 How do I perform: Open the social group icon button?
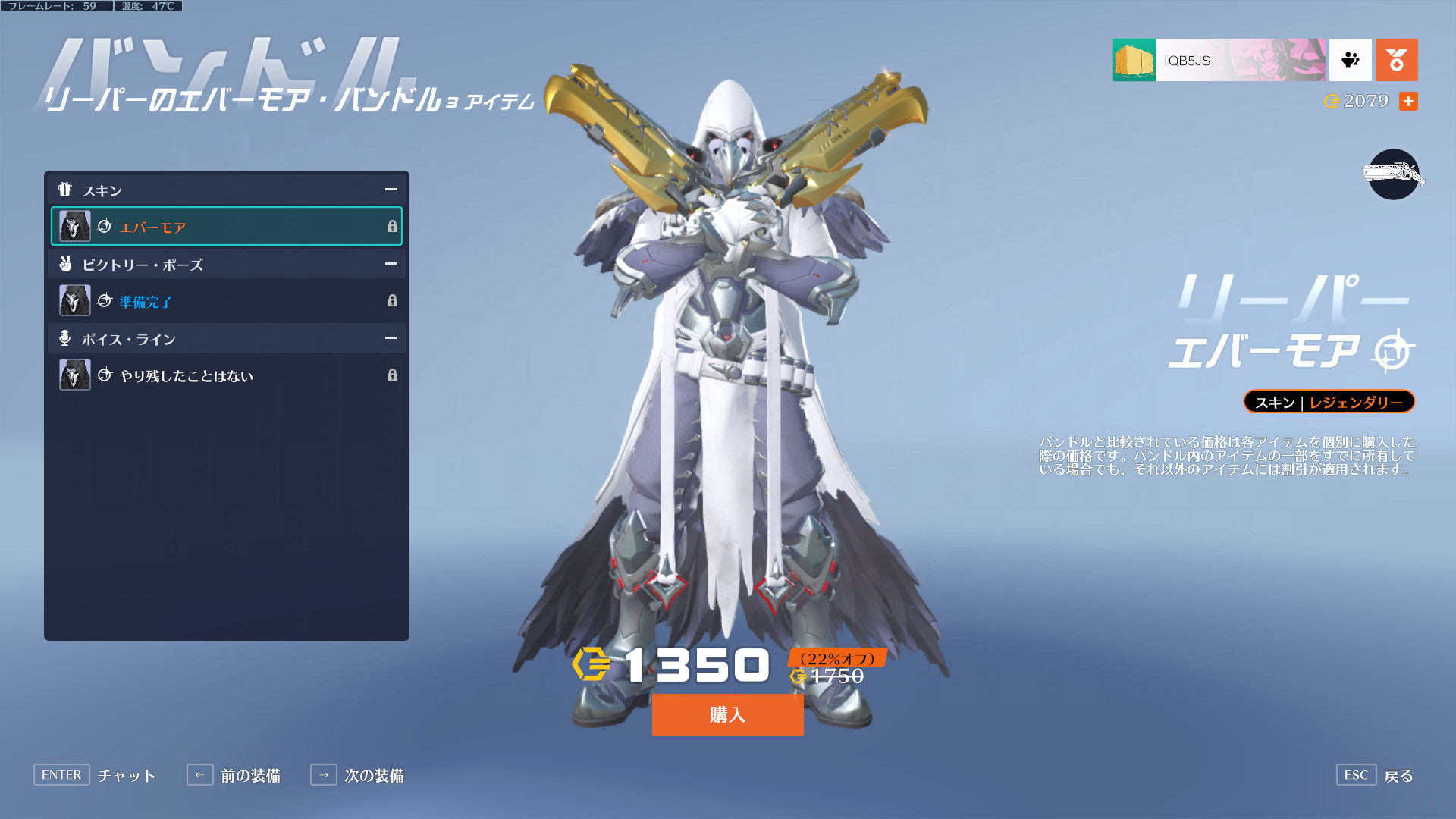pos(1350,60)
